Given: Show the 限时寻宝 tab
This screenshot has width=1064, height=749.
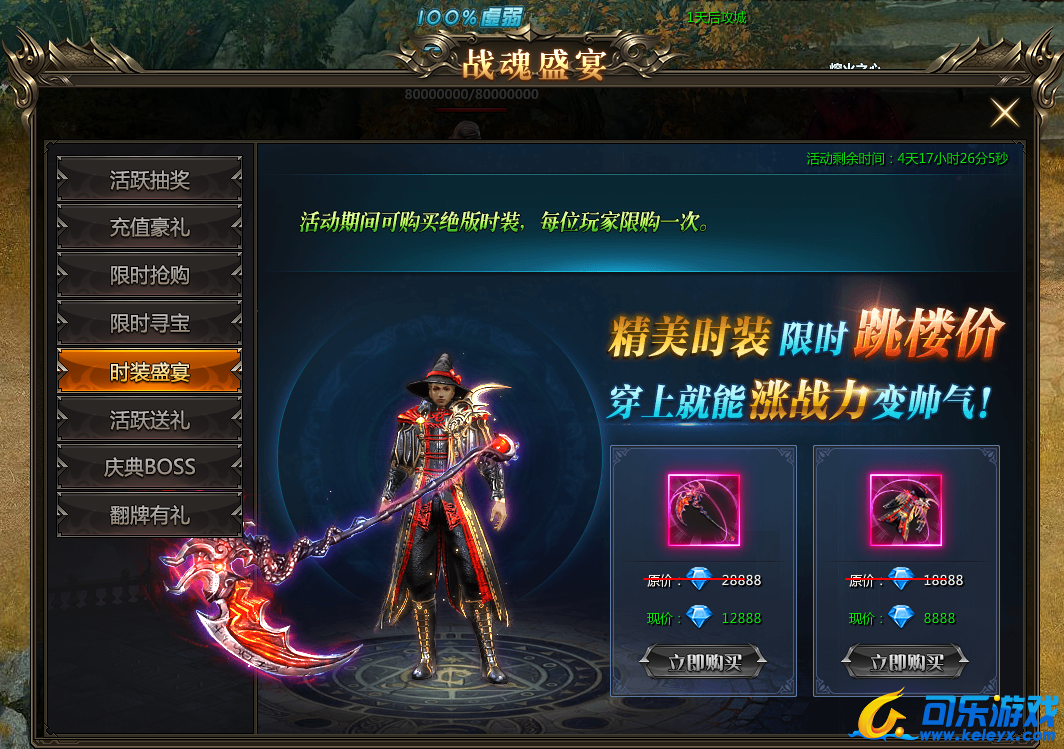Looking at the screenshot, I should coord(149,324).
